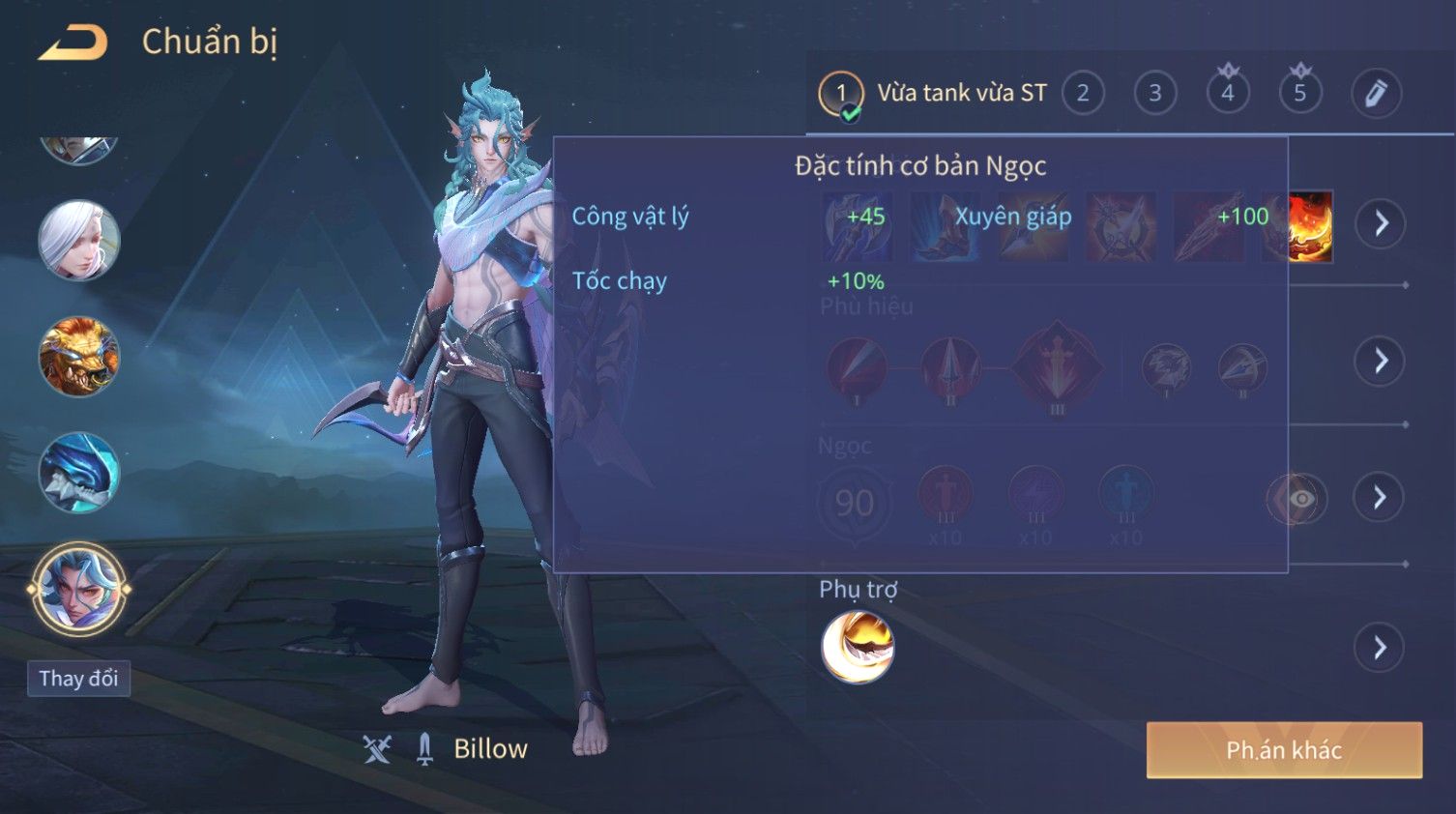Edit loadout name with pencil icon

pyautogui.click(x=1375, y=94)
